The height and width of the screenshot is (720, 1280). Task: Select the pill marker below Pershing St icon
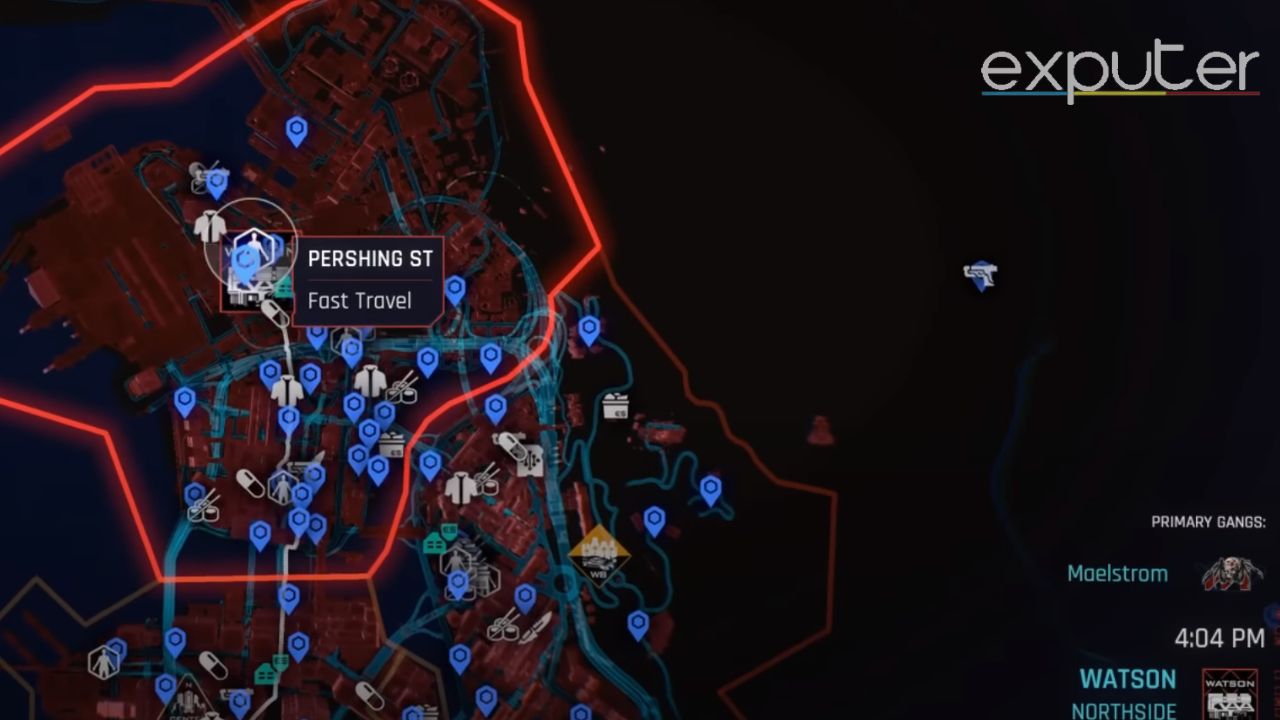click(x=272, y=313)
